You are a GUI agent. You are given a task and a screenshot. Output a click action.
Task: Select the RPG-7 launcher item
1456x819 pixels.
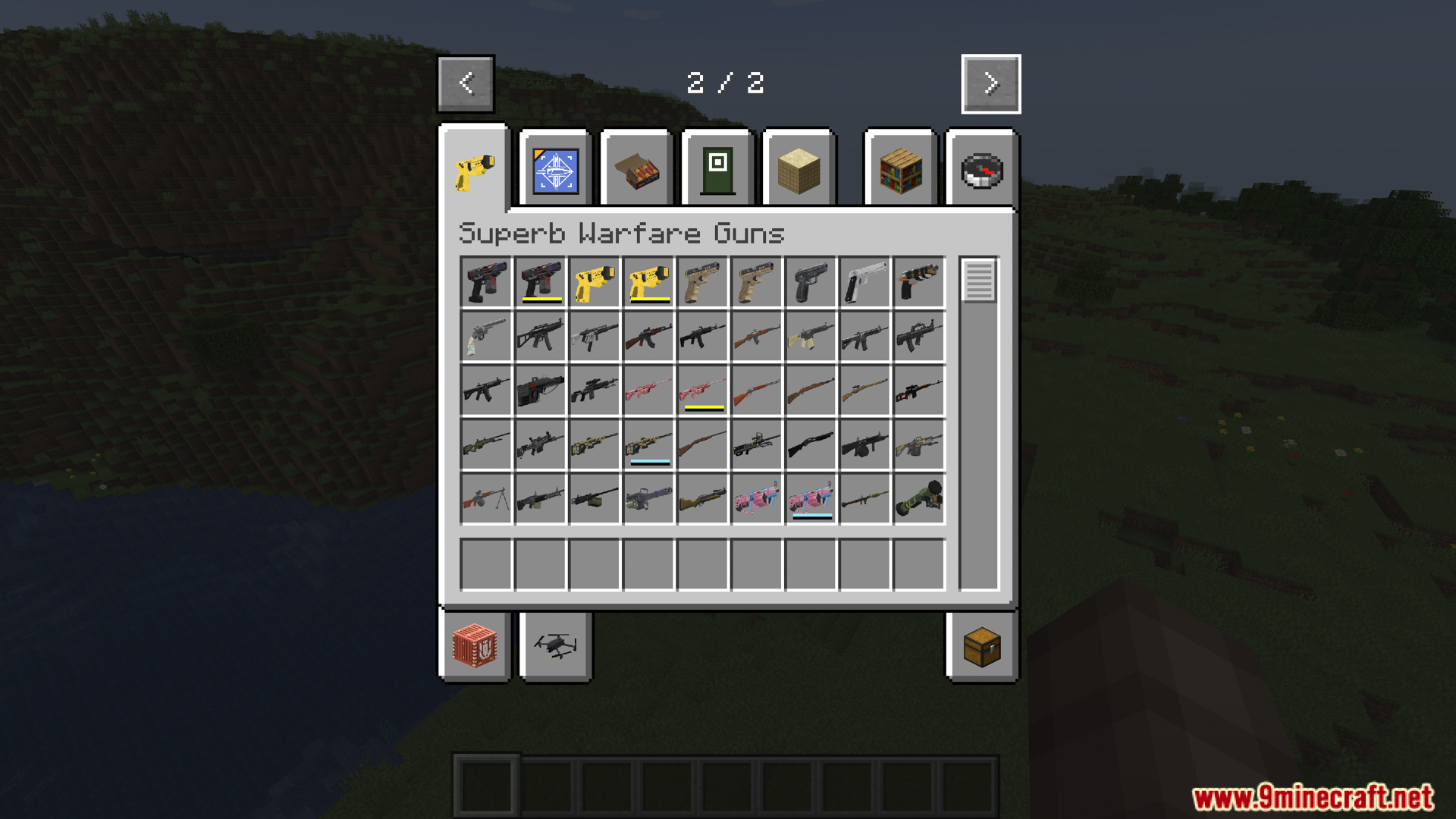click(865, 499)
